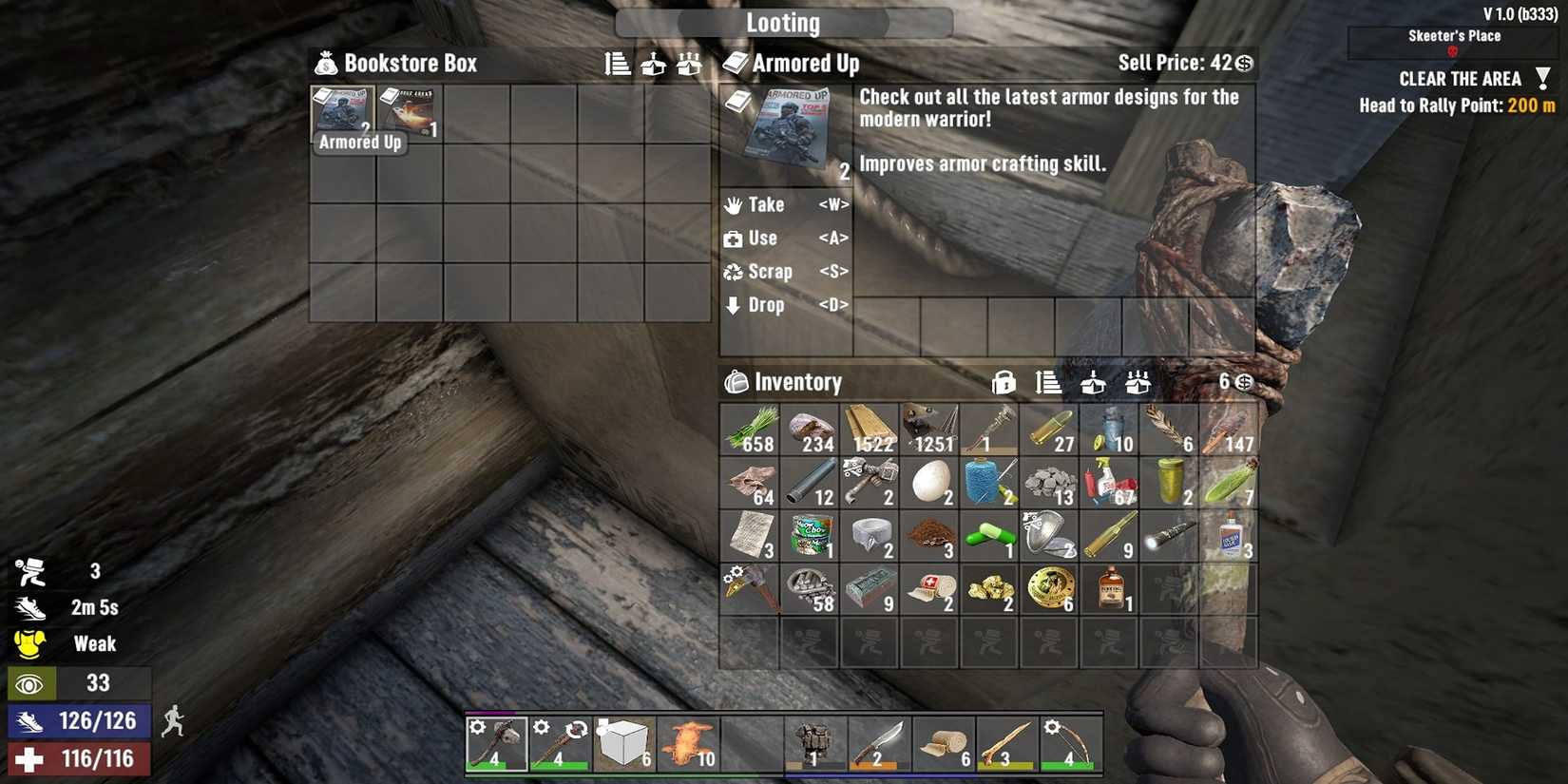Viewport: 1568px width, 784px height.
Task: Click the Dukes coin icon beside Sell Price
Action: point(1242,64)
